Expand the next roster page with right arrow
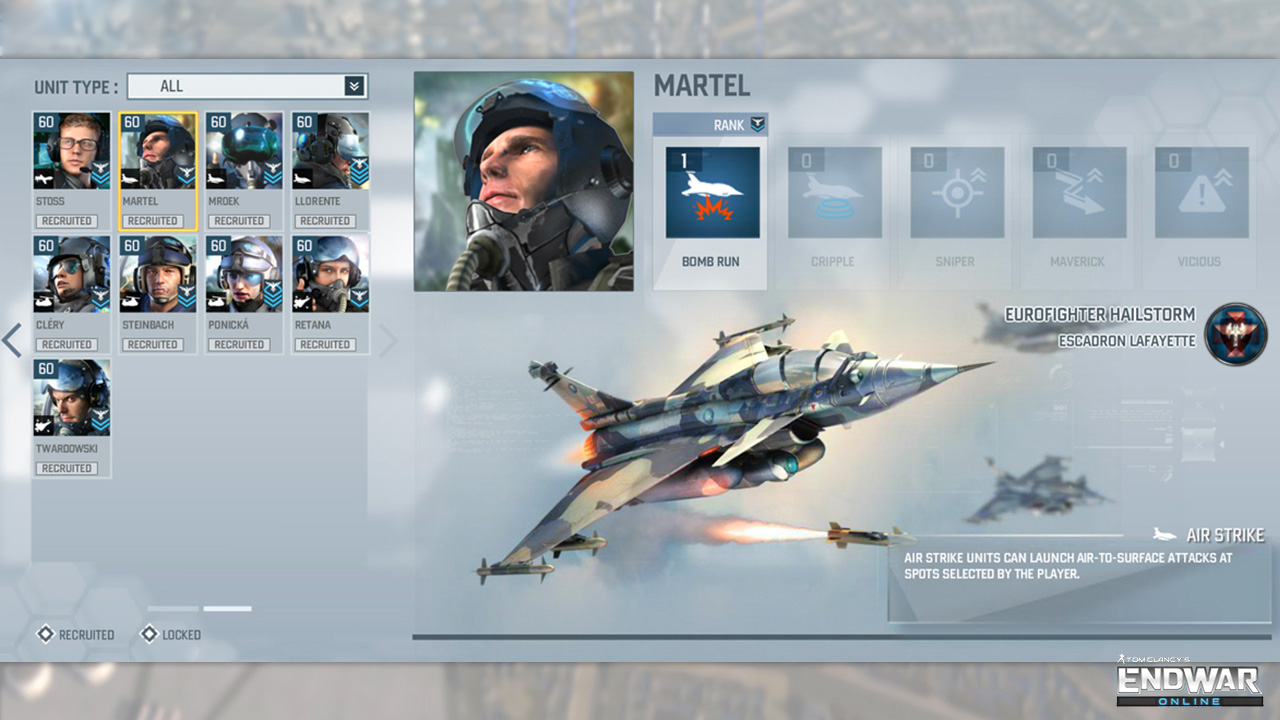 [388, 340]
